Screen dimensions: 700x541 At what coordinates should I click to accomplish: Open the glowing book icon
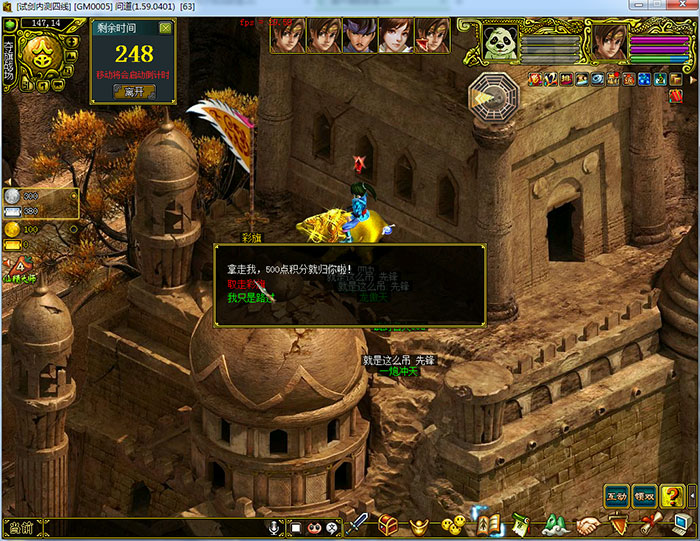pos(489,524)
